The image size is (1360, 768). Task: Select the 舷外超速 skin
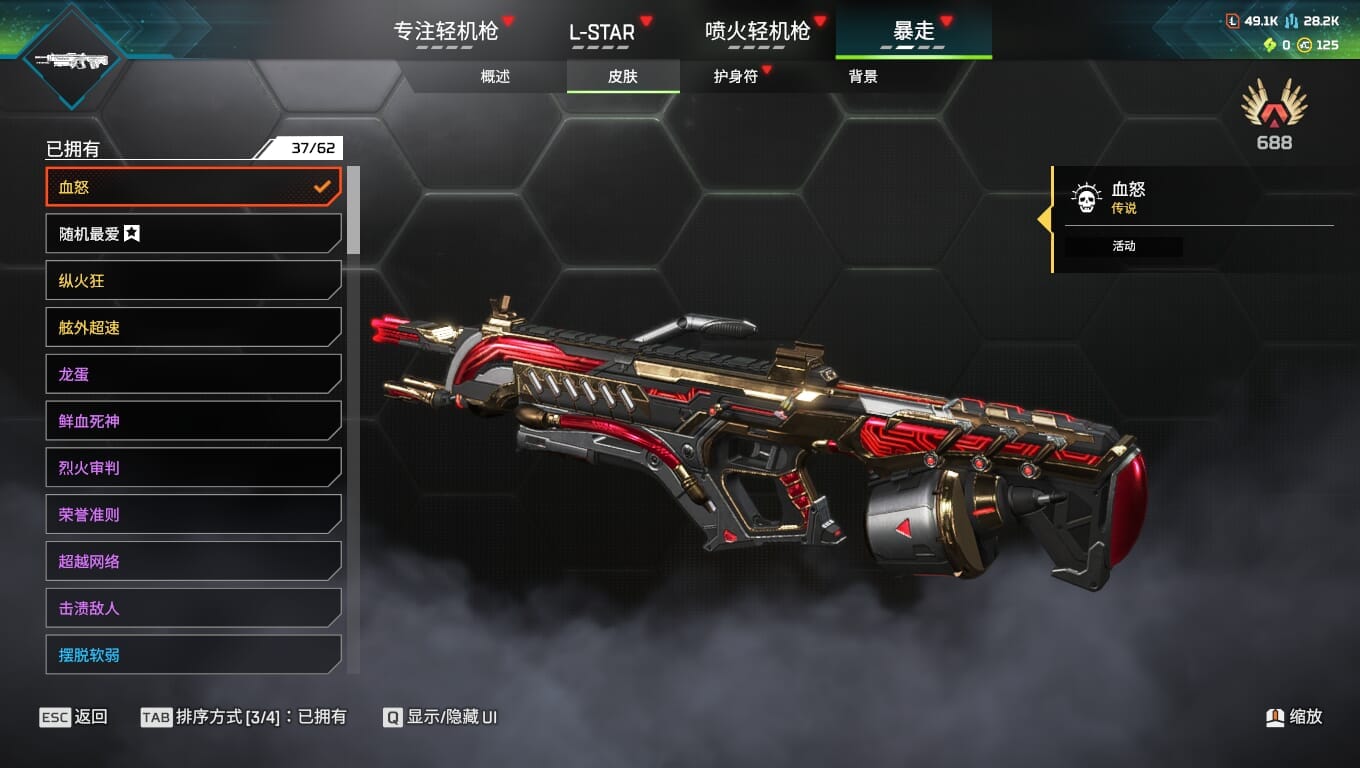(x=193, y=327)
